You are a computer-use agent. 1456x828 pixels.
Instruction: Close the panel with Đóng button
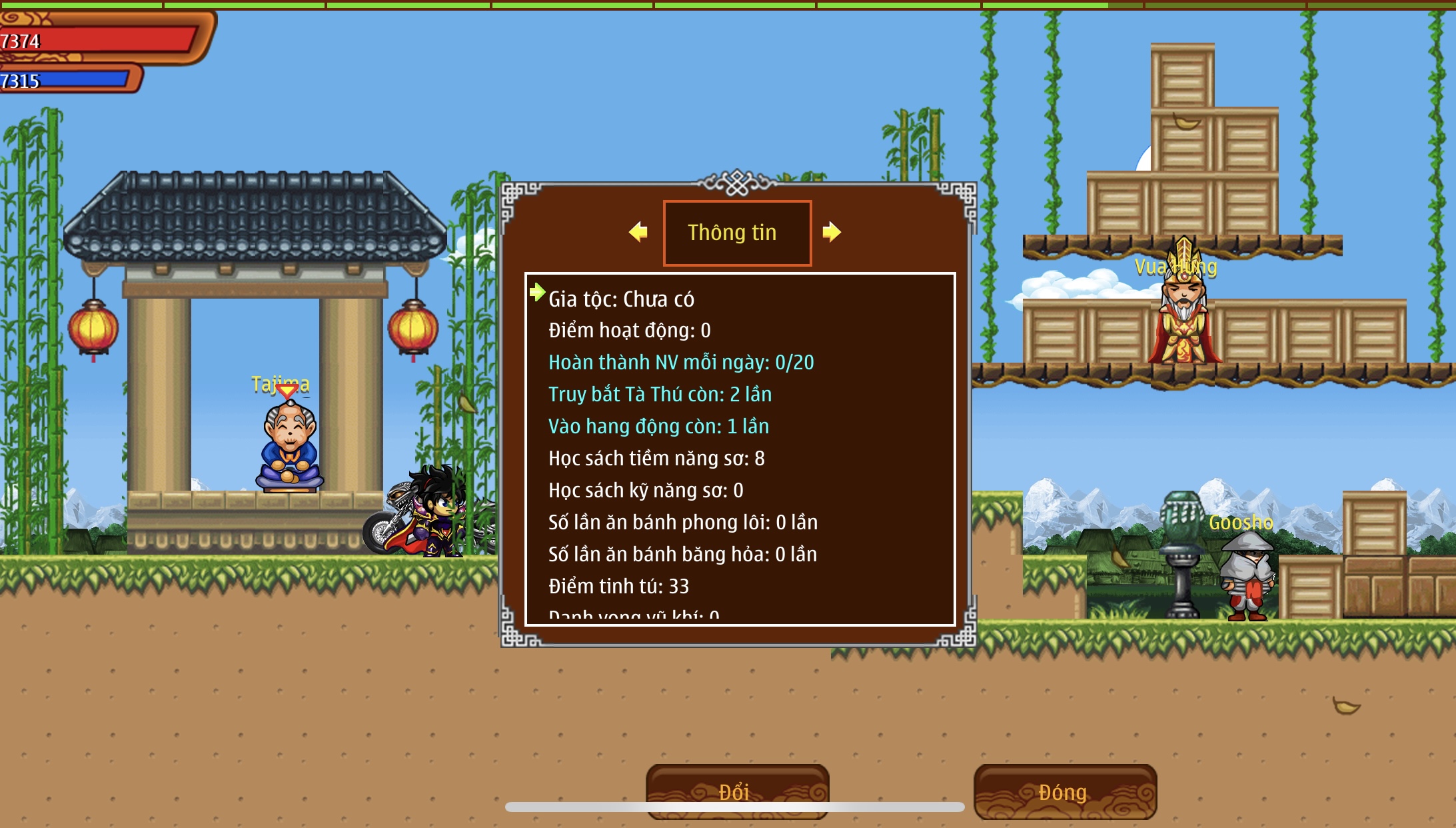tap(1064, 791)
